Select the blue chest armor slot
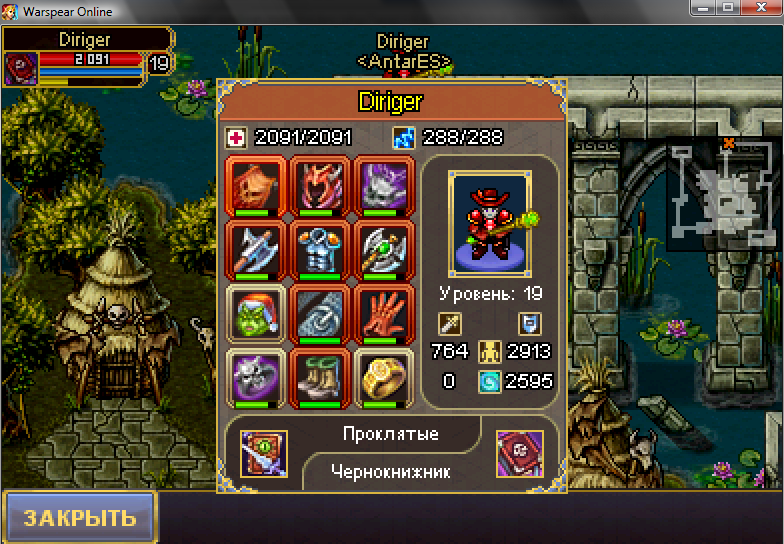Viewport: 784px width, 544px height. pyautogui.click(x=320, y=249)
